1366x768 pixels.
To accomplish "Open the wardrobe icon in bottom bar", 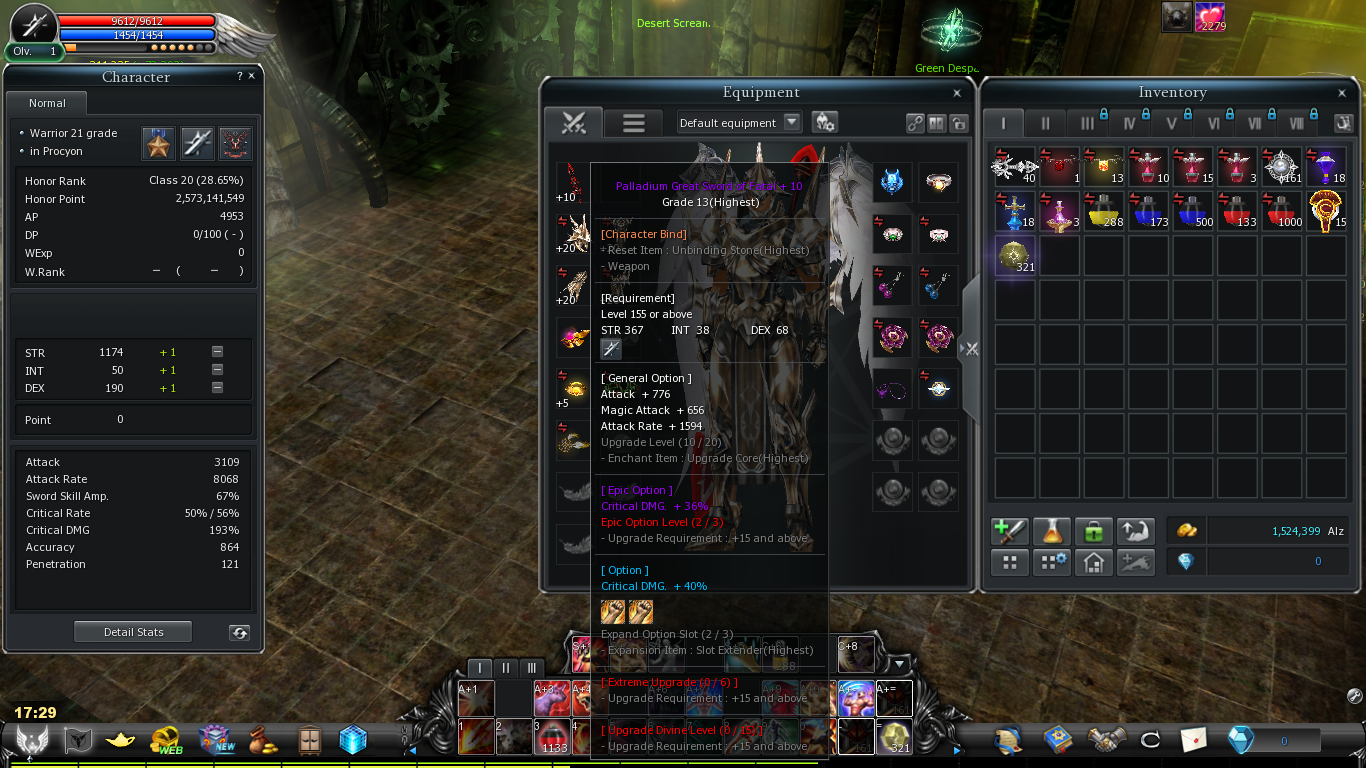I will [310, 740].
